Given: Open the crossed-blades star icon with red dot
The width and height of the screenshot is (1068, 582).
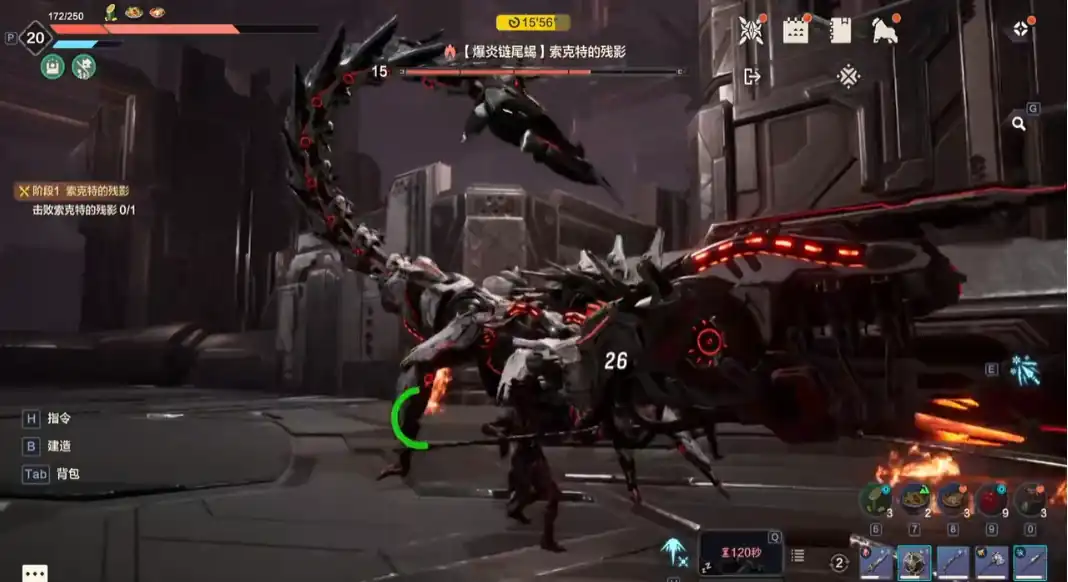Looking at the screenshot, I should pos(750,30).
